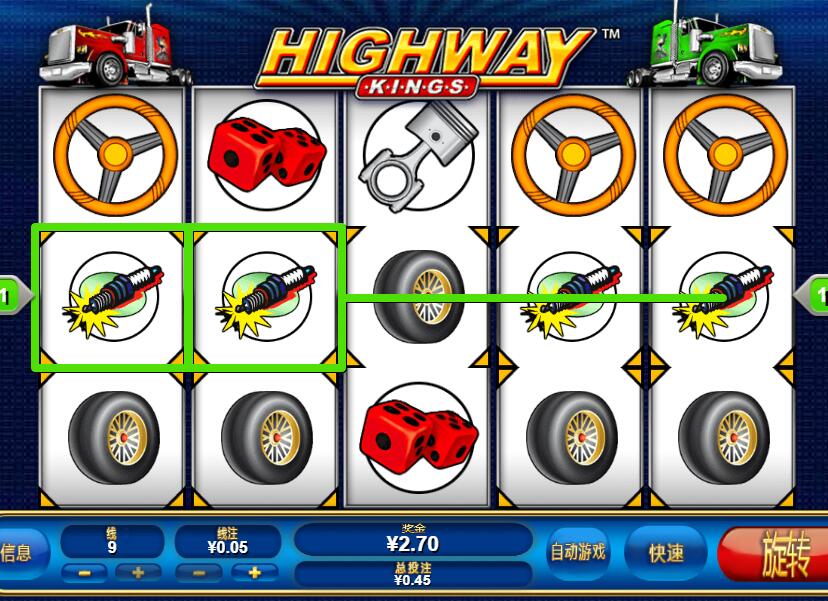Open the 信息 info paytable
This screenshot has width=828, height=601.
[x=16, y=552]
